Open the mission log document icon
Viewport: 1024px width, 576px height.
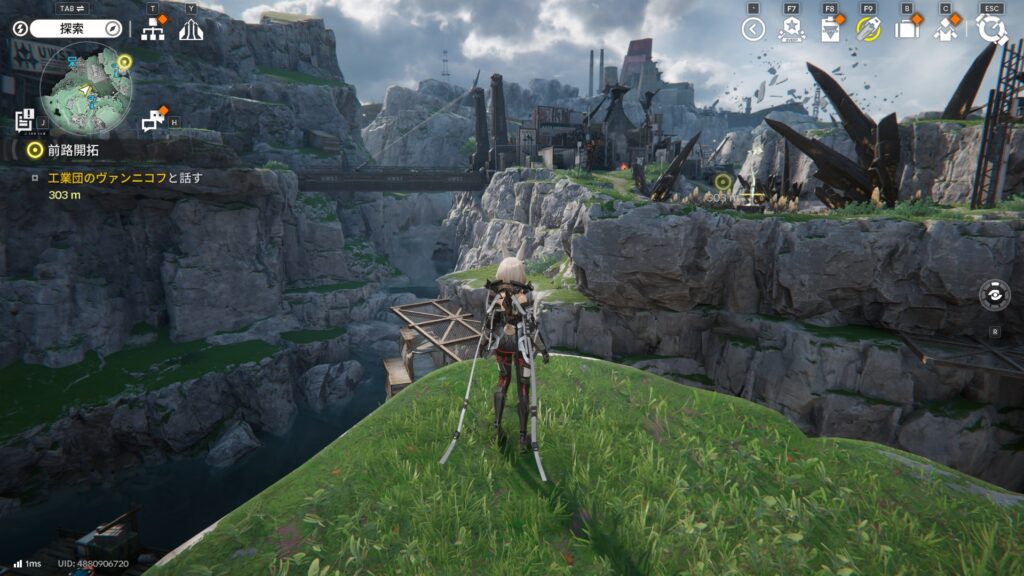click(25, 121)
